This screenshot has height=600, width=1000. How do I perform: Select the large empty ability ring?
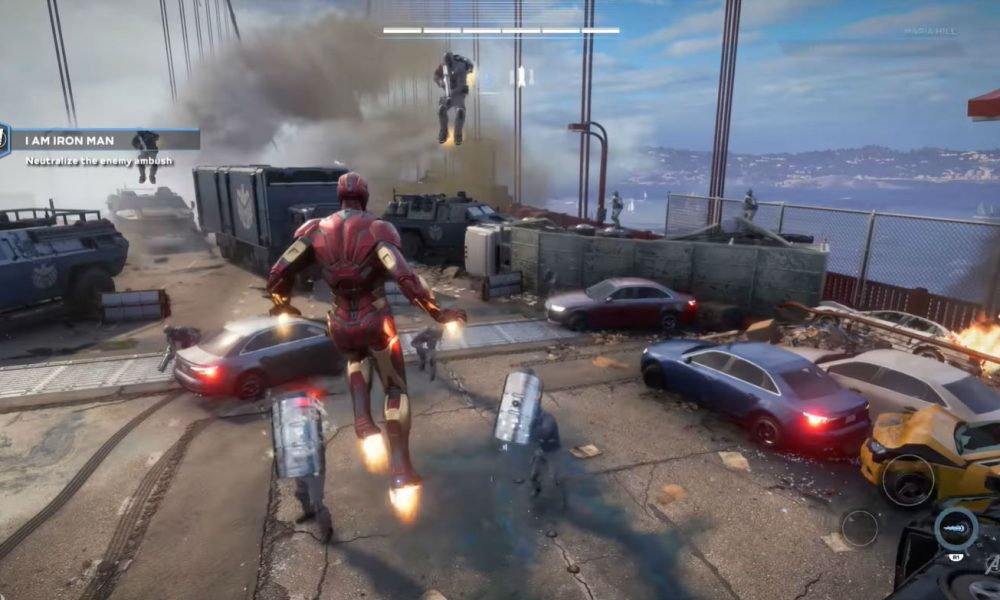pyautogui.click(x=908, y=479)
